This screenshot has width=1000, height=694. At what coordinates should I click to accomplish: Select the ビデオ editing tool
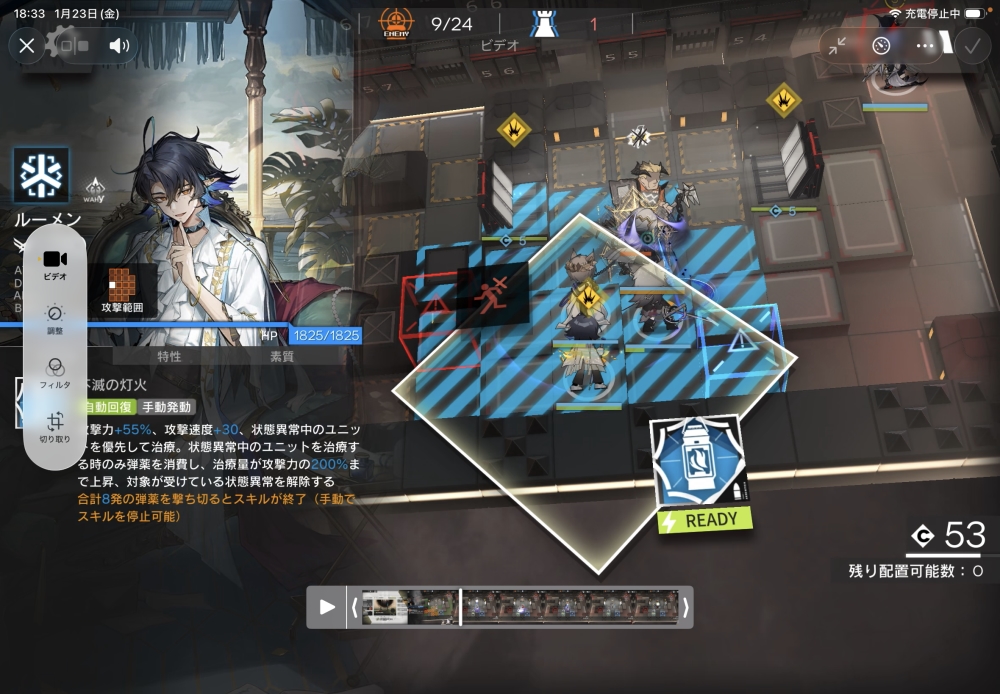[55, 264]
